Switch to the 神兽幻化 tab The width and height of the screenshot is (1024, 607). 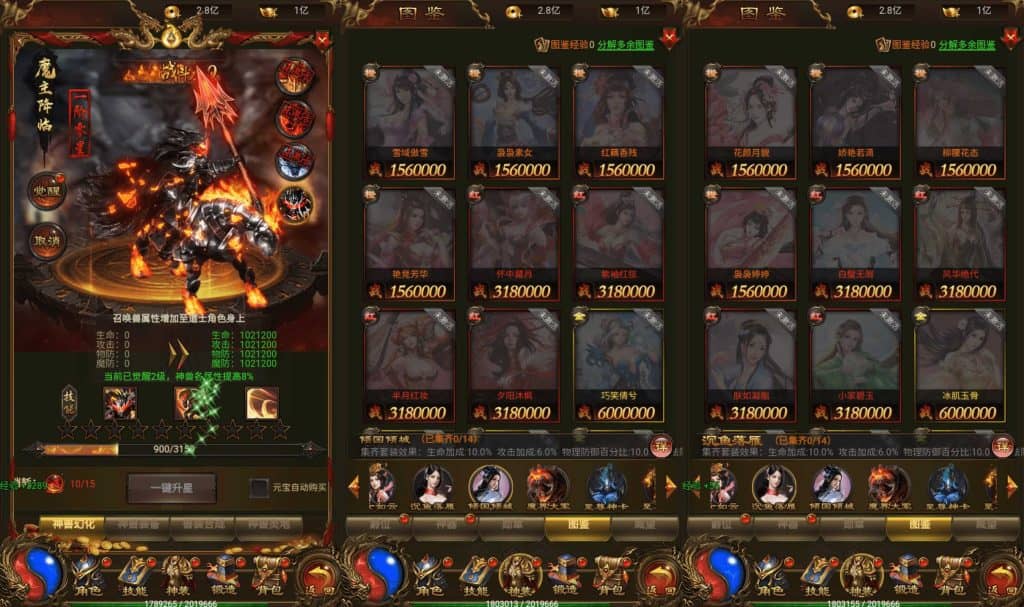pyautogui.click(x=75, y=523)
